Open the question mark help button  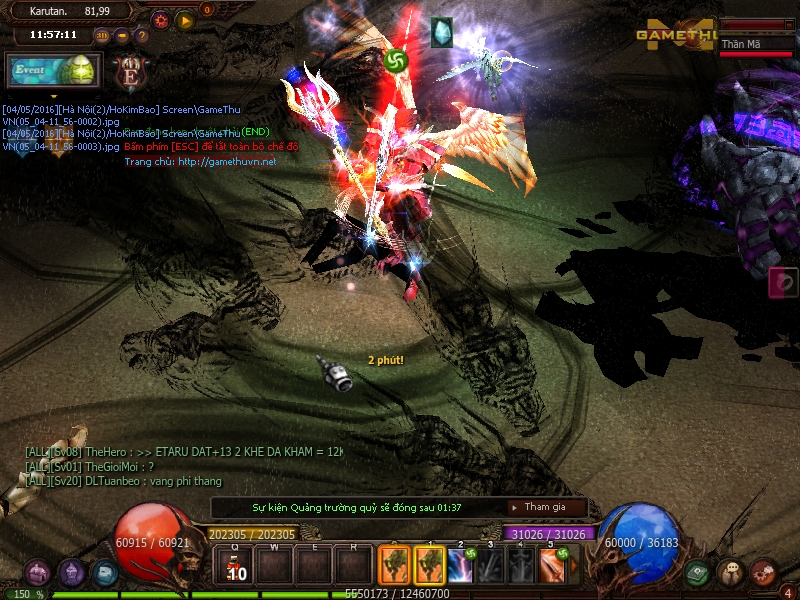[141, 35]
